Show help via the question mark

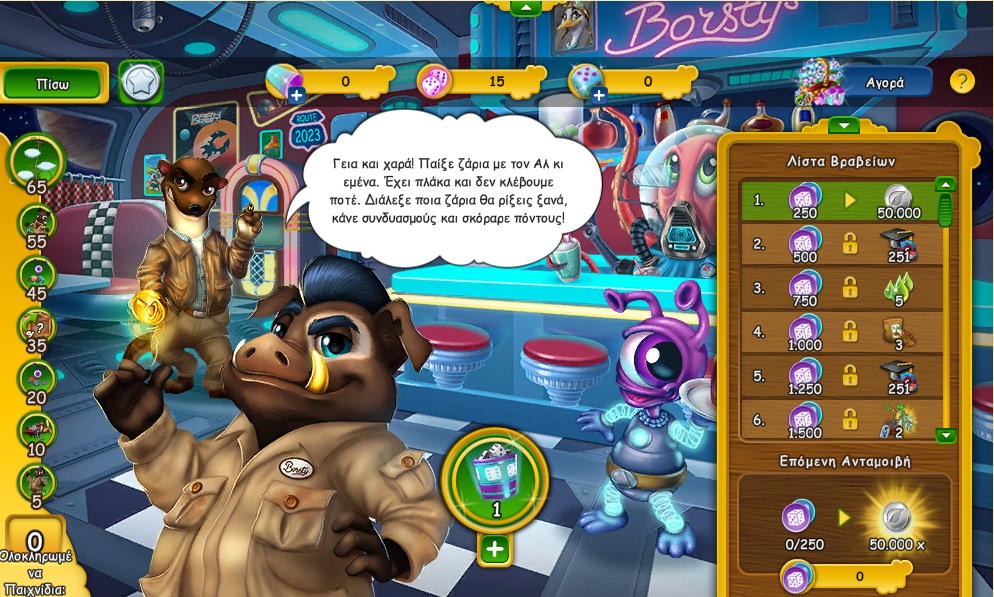[961, 81]
